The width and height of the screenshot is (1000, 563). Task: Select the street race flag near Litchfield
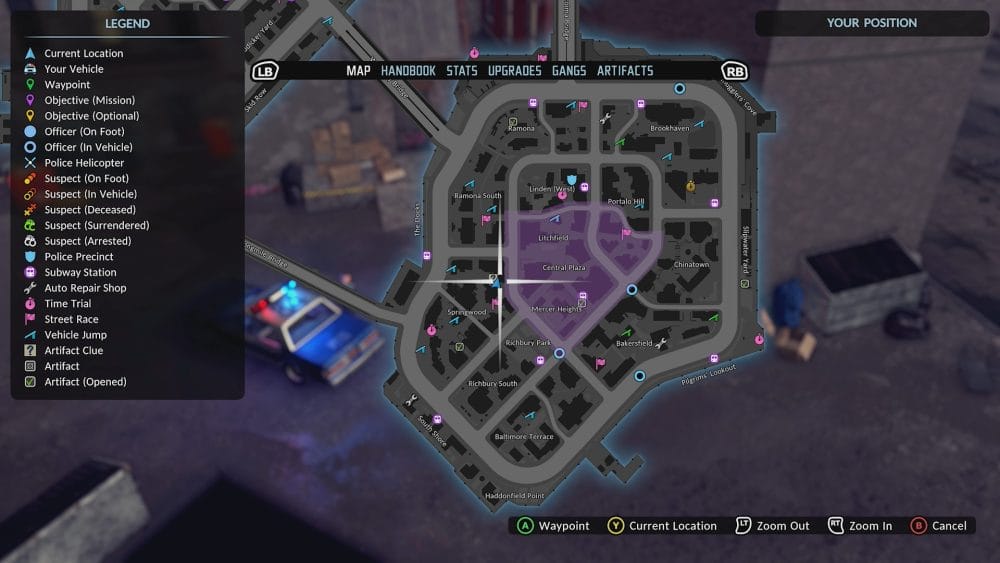[627, 233]
